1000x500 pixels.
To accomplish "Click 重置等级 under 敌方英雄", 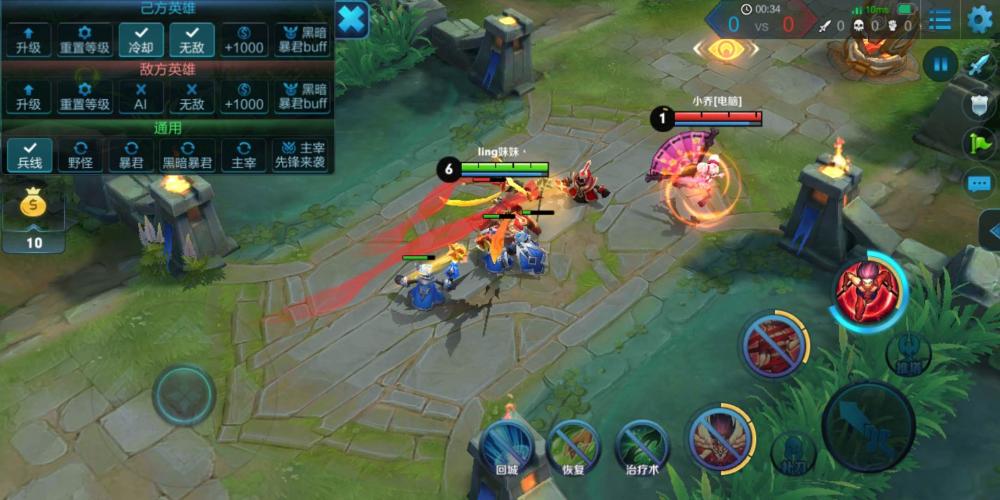I will point(84,97).
